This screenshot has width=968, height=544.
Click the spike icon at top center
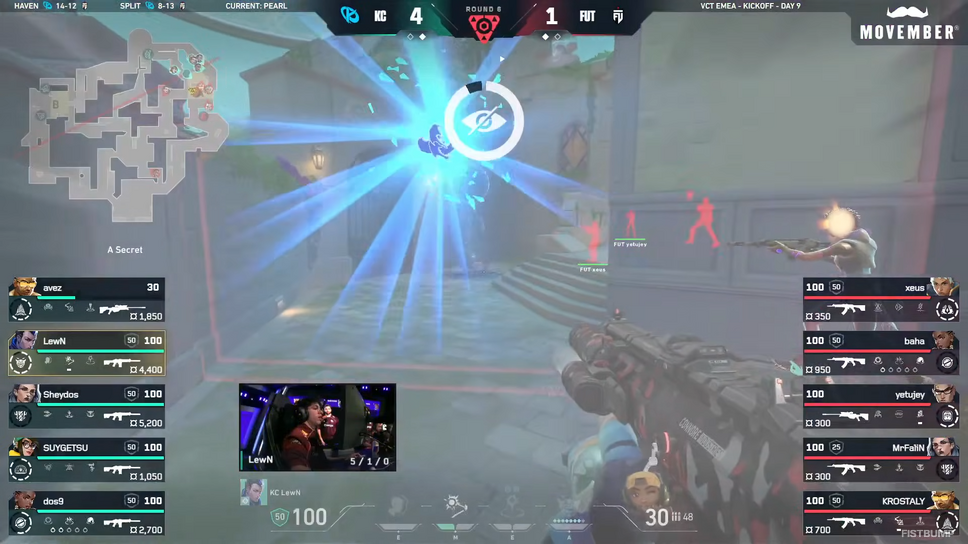tap(484, 24)
